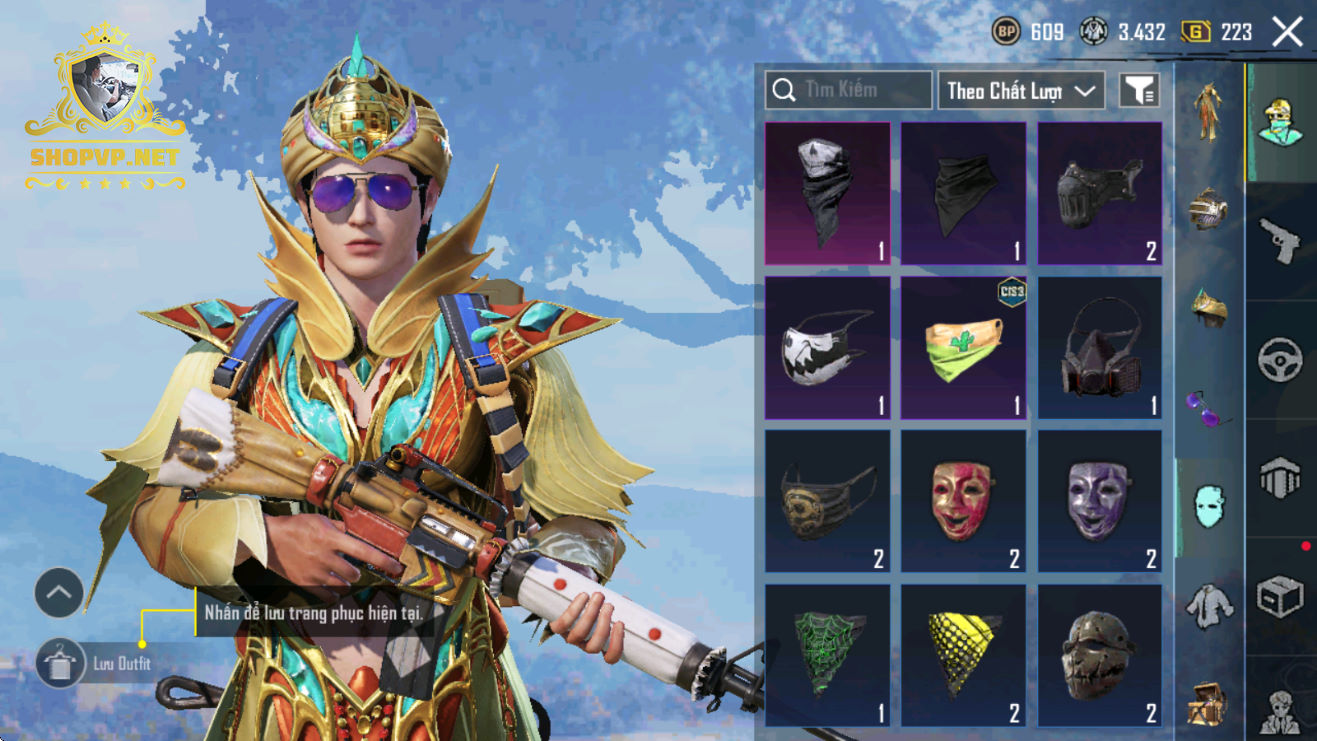The image size is (1317, 741).
Task: Open the item filter options
Action: click(1139, 91)
